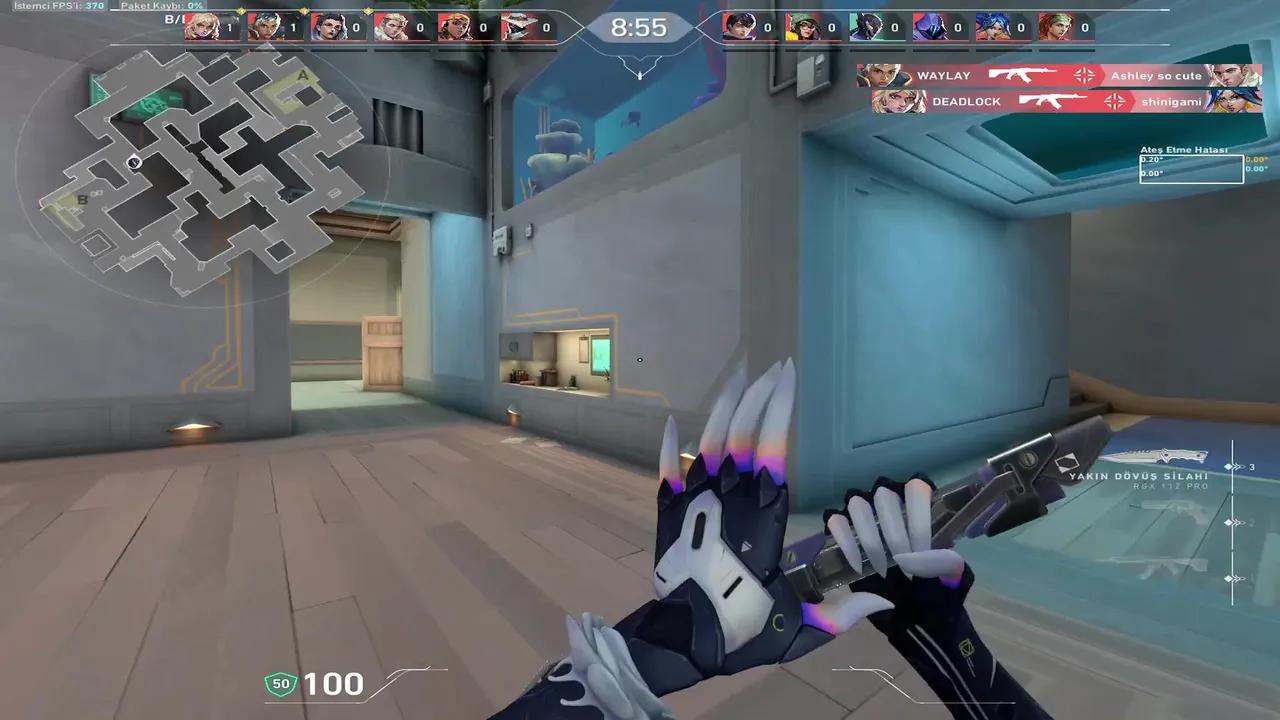Toggle the ultimate point diamond beside weapon slot 3
The height and width of the screenshot is (720, 1280).
tap(1229, 466)
